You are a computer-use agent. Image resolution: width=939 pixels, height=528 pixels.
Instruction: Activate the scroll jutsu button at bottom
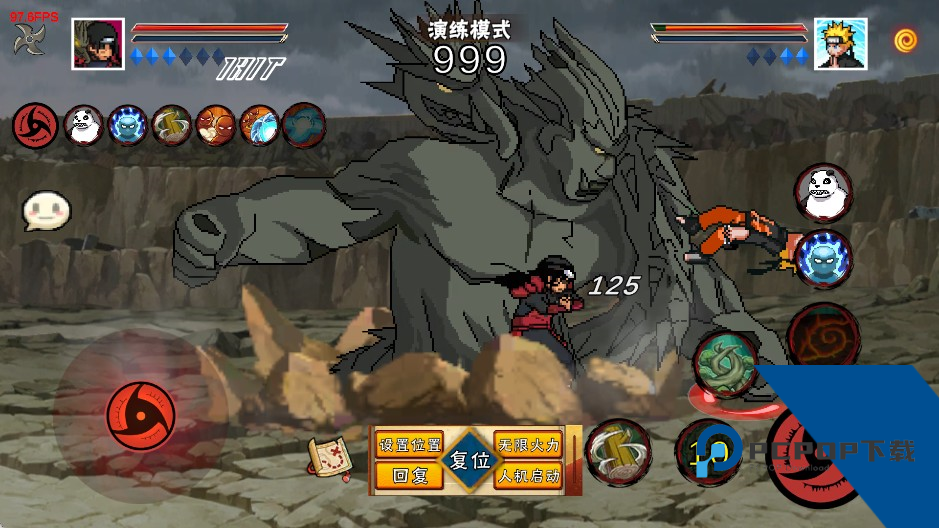coord(618,453)
